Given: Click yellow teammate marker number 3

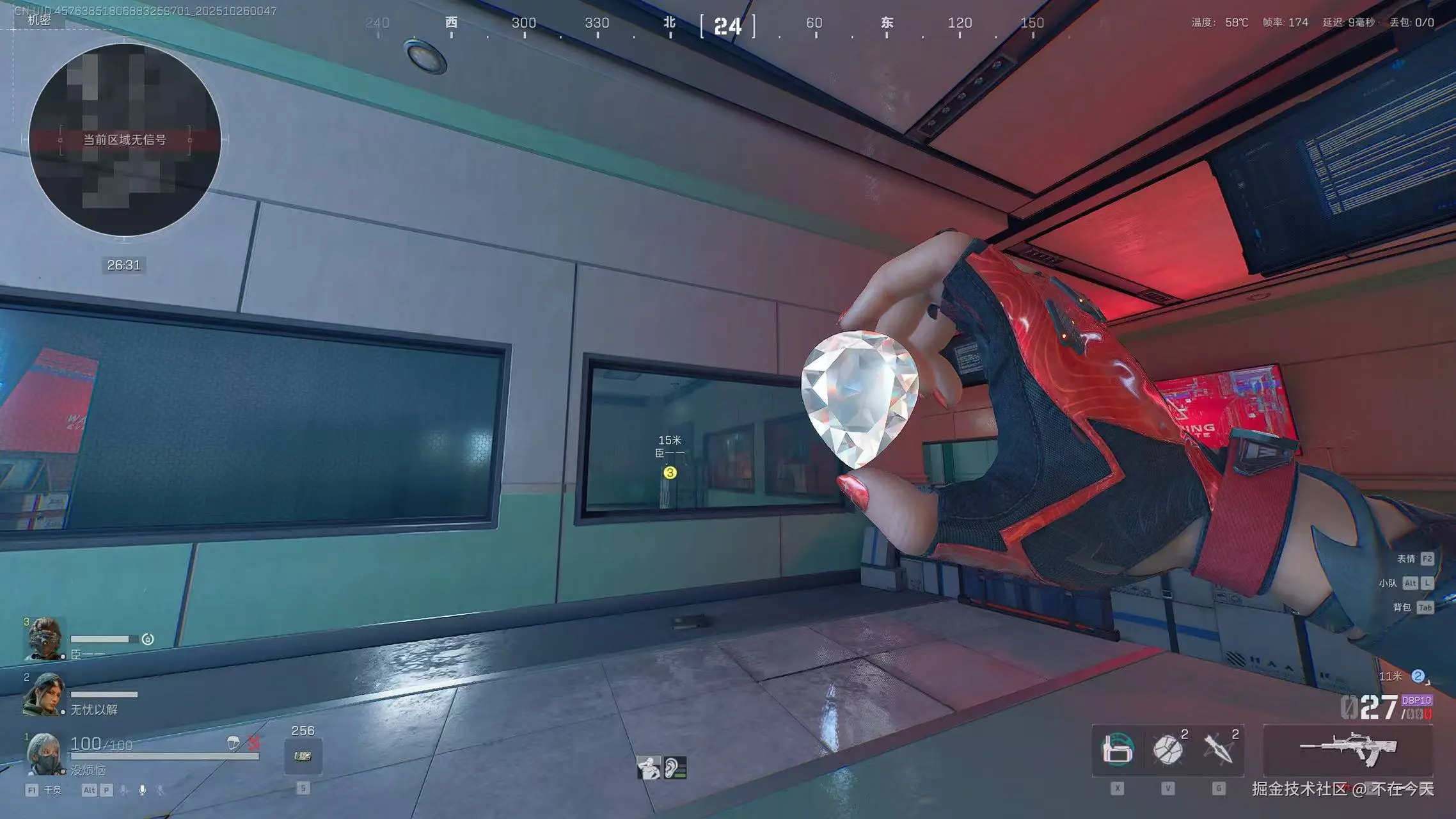Looking at the screenshot, I should (x=670, y=473).
